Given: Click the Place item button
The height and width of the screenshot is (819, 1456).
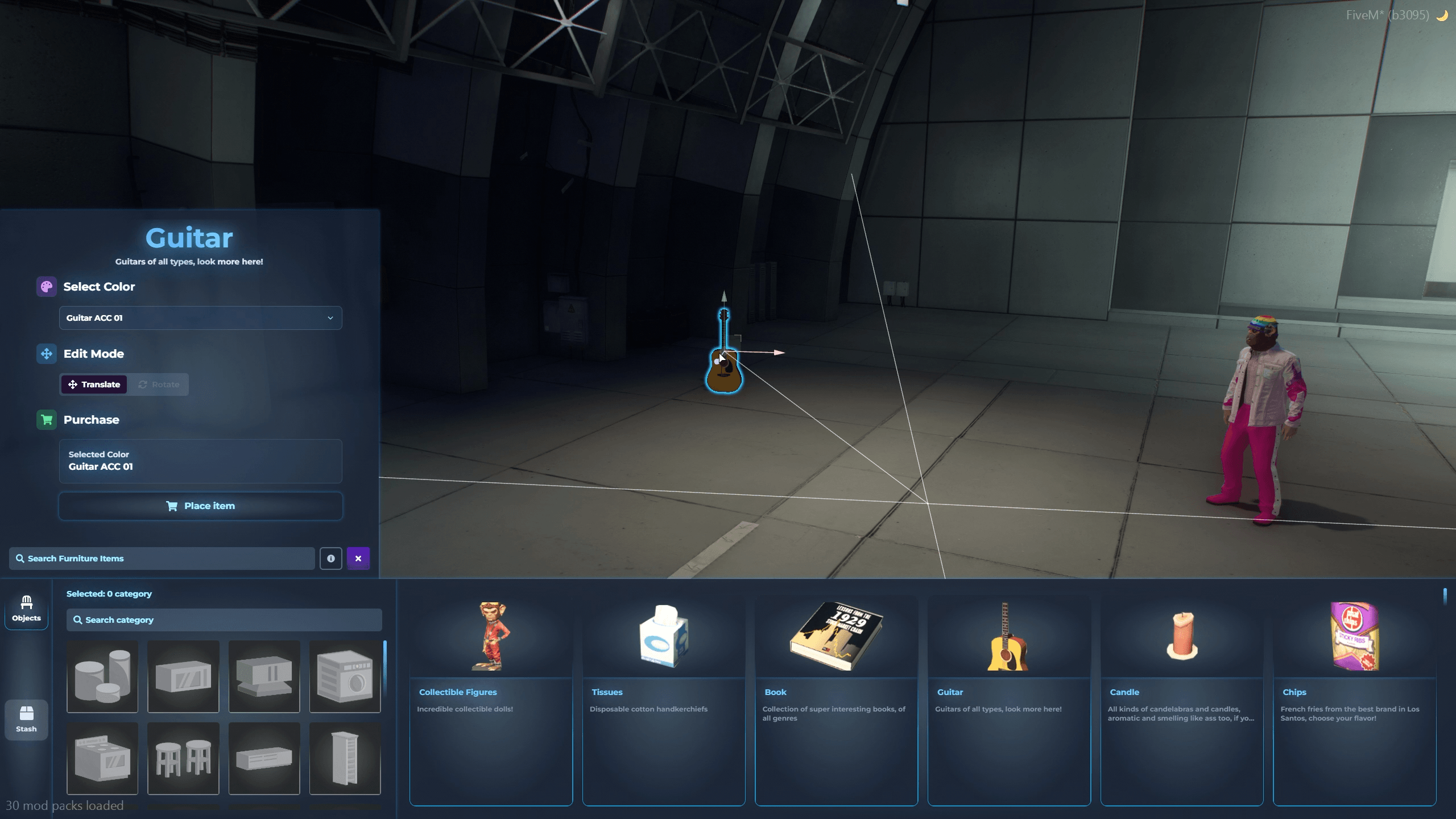Looking at the screenshot, I should click(200, 506).
